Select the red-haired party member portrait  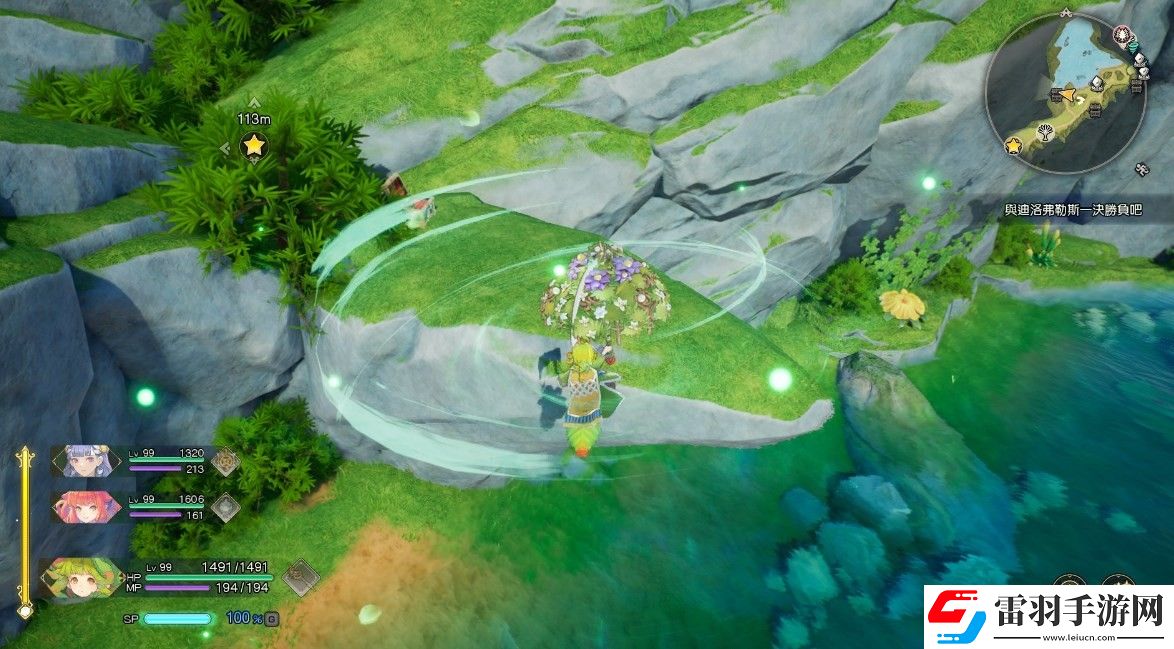[84, 506]
